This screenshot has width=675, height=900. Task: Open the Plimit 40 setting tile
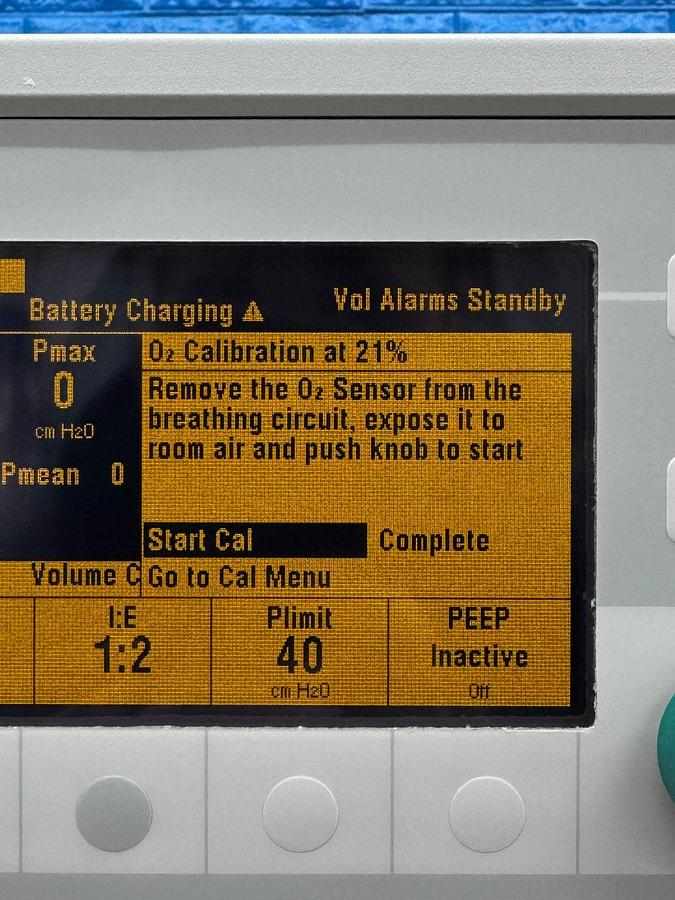(x=299, y=650)
